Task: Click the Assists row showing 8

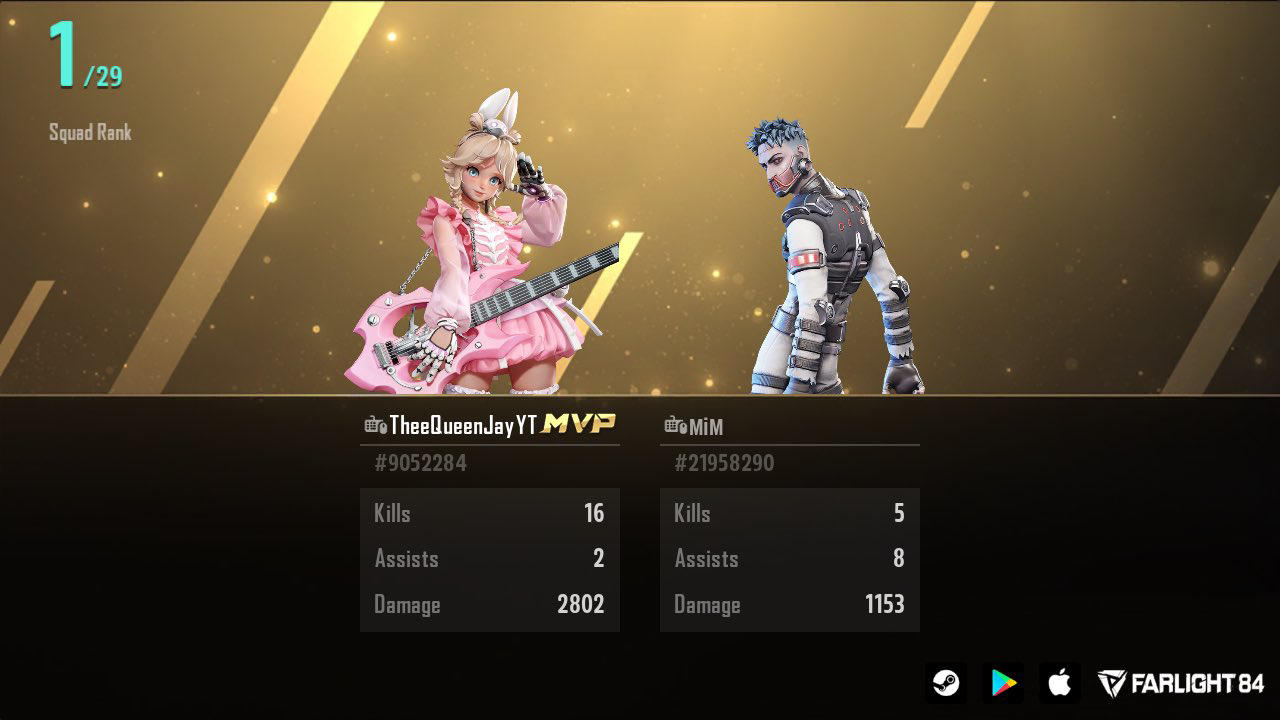Action: point(790,558)
